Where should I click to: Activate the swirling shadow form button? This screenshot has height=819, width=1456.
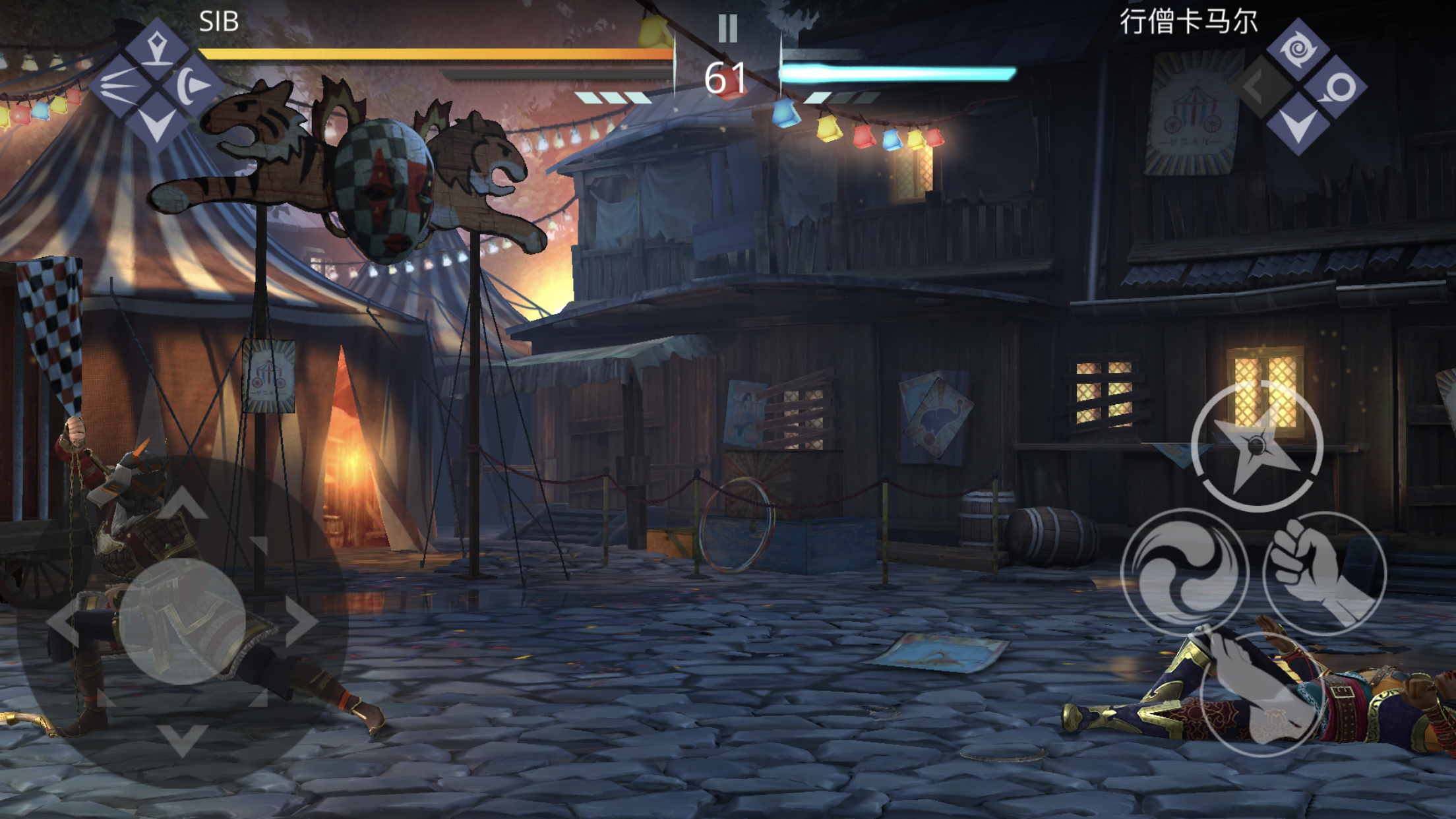point(1185,572)
